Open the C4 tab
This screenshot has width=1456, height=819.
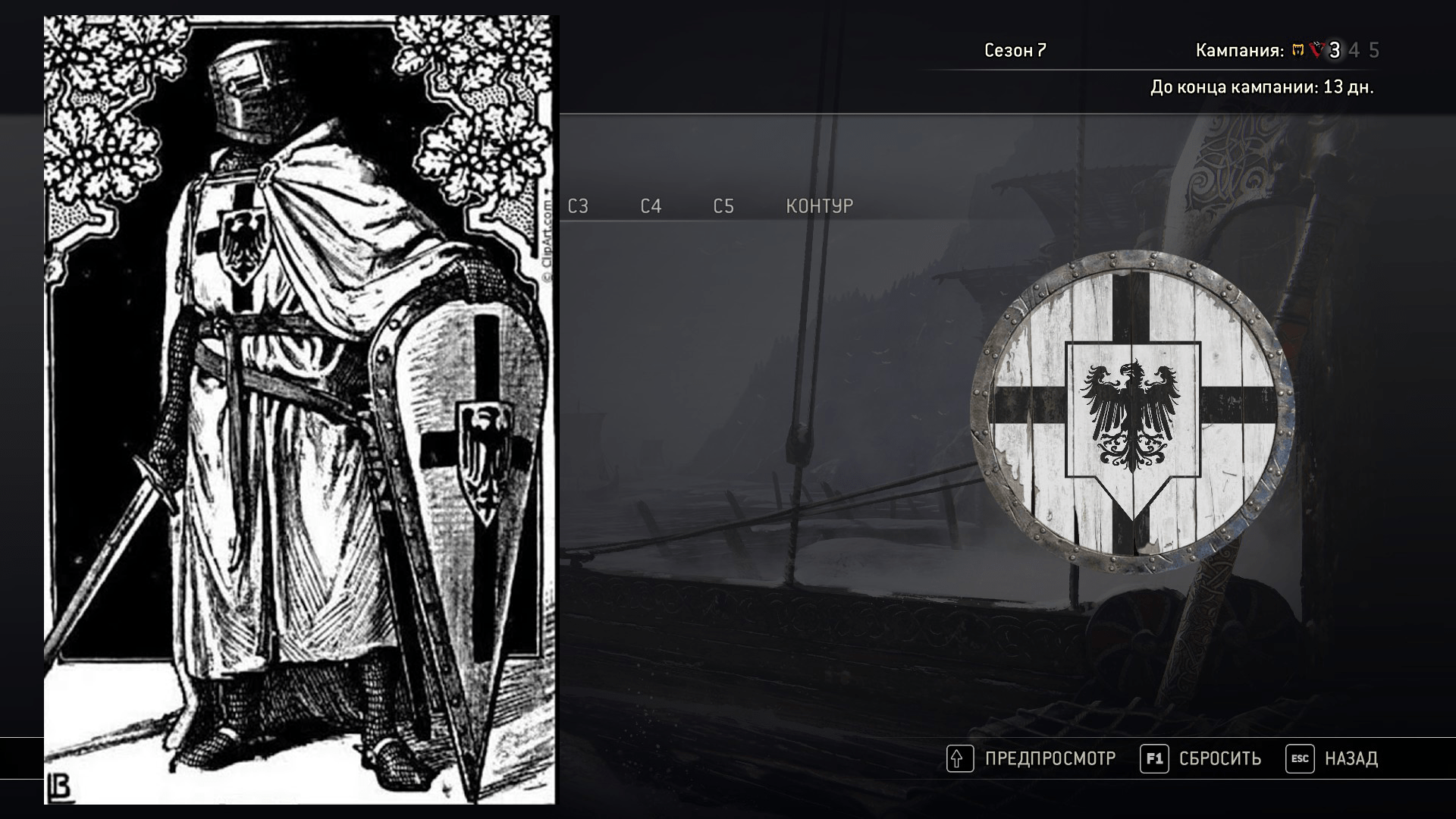[x=651, y=206]
